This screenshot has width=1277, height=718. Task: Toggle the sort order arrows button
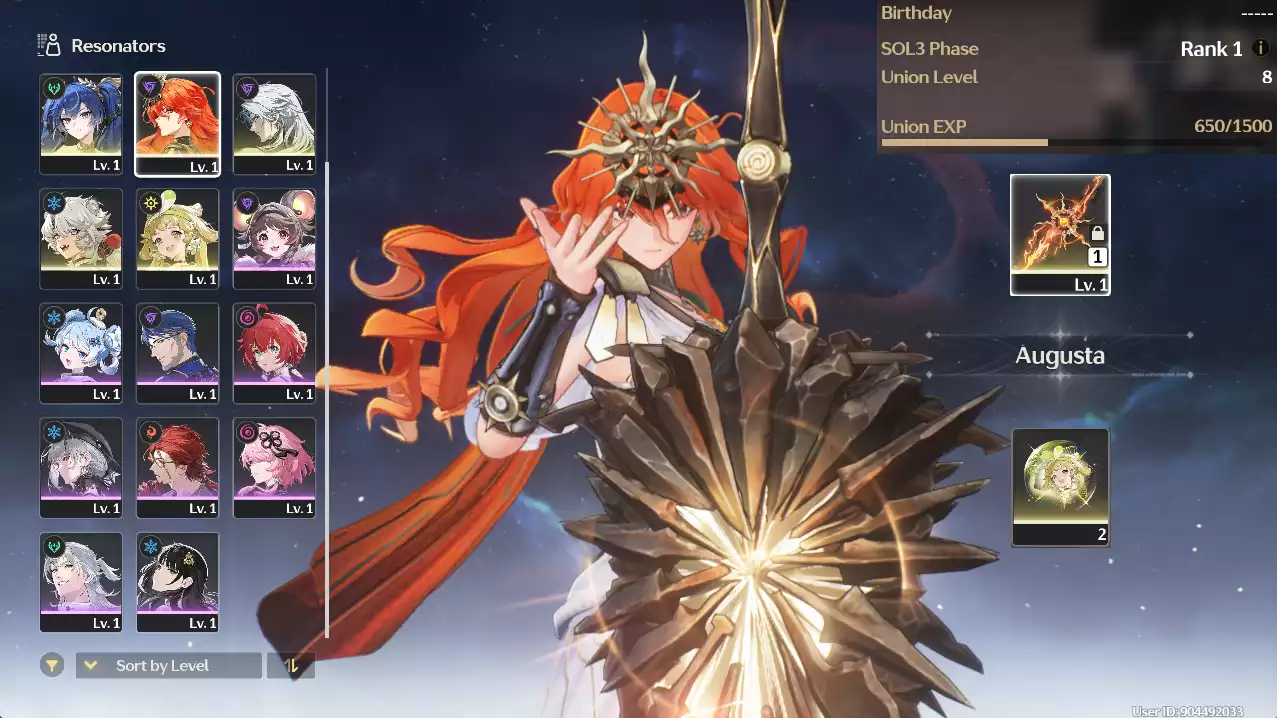point(291,665)
